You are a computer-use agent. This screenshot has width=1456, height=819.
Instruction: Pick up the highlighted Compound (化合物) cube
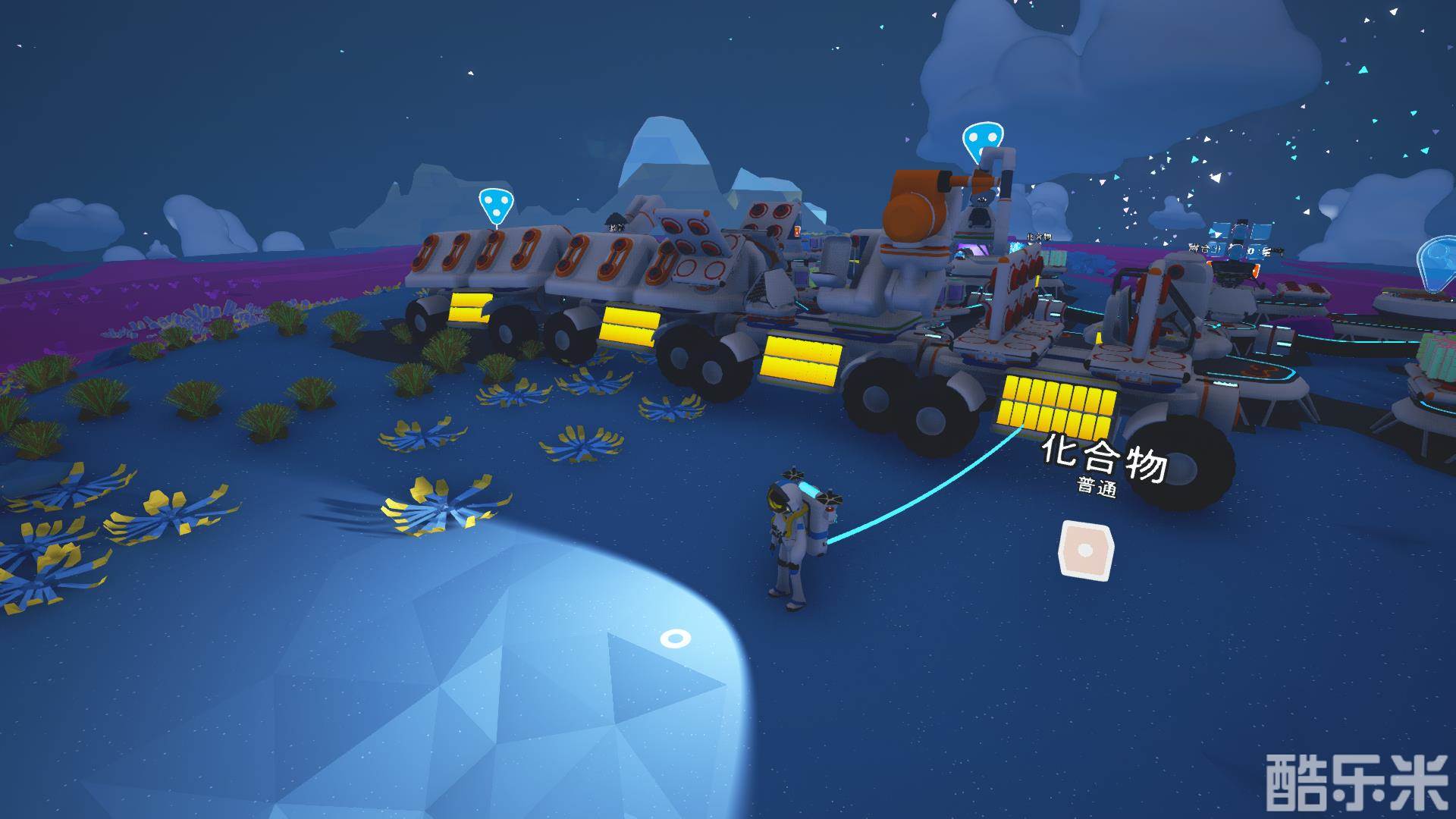point(1084,551)
